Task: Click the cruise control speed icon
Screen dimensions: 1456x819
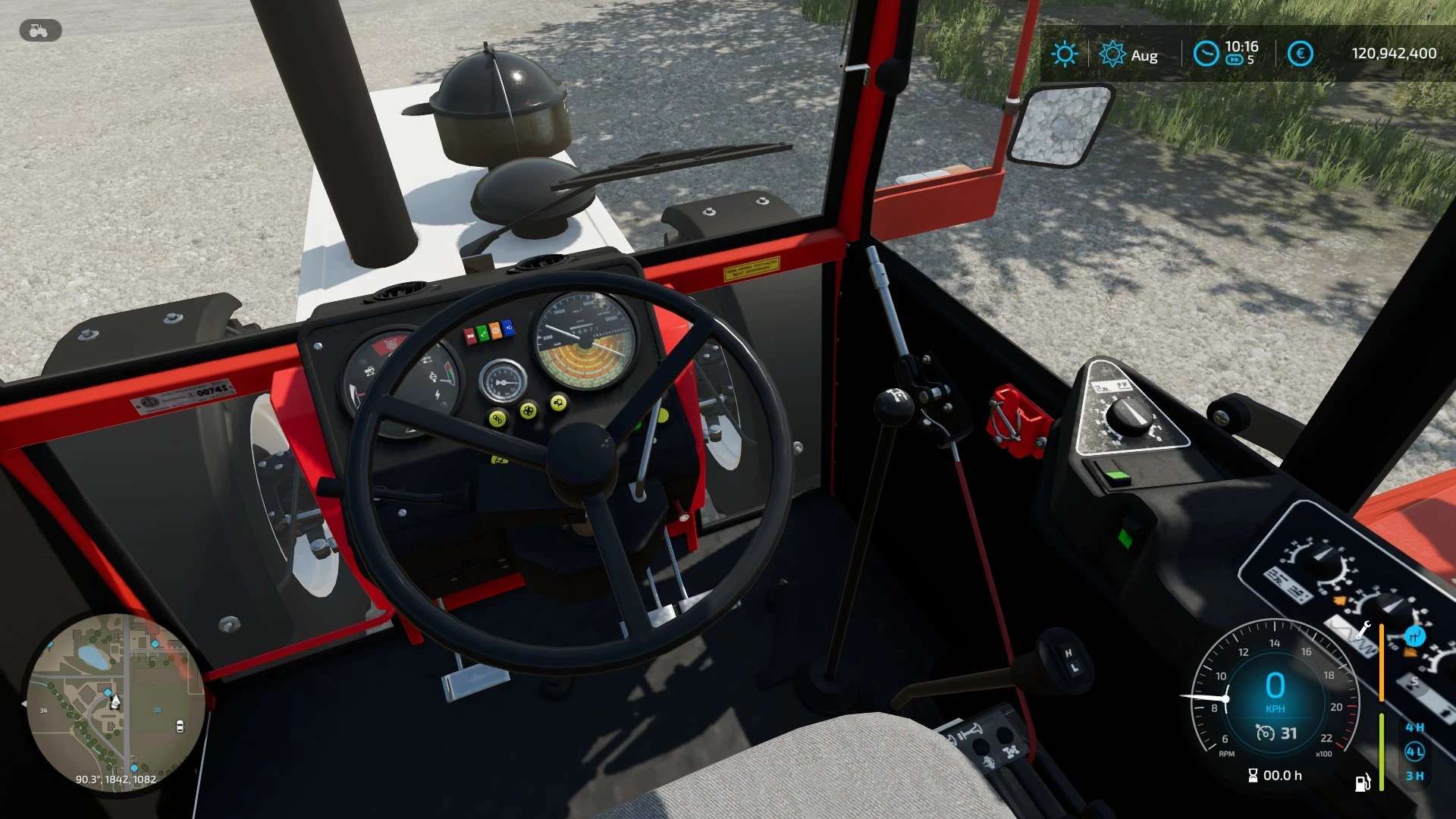Action: pyautogui.click(x=1265, y=733)
